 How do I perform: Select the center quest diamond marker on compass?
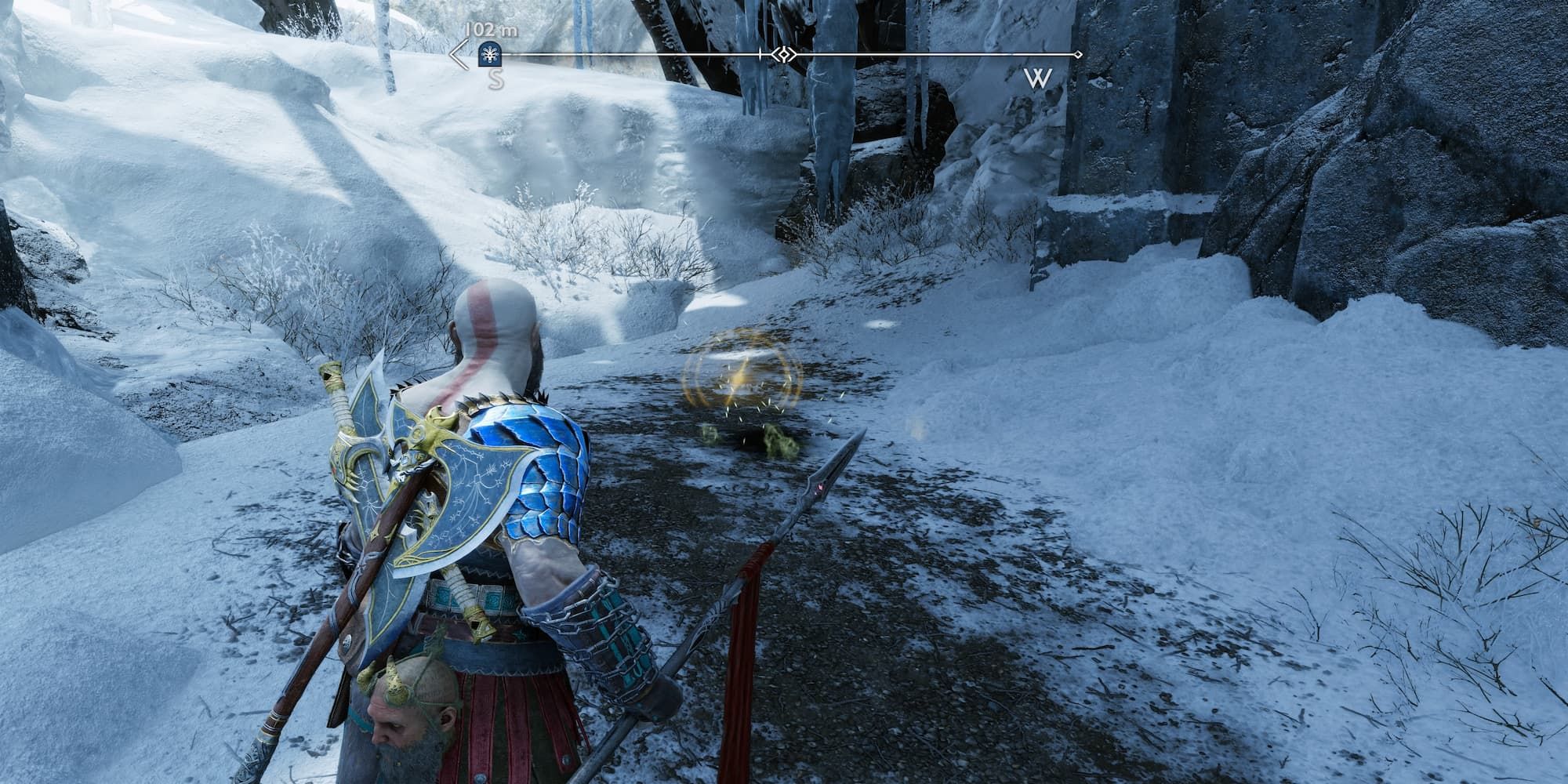pyautogui.click(x=783, y=55)
